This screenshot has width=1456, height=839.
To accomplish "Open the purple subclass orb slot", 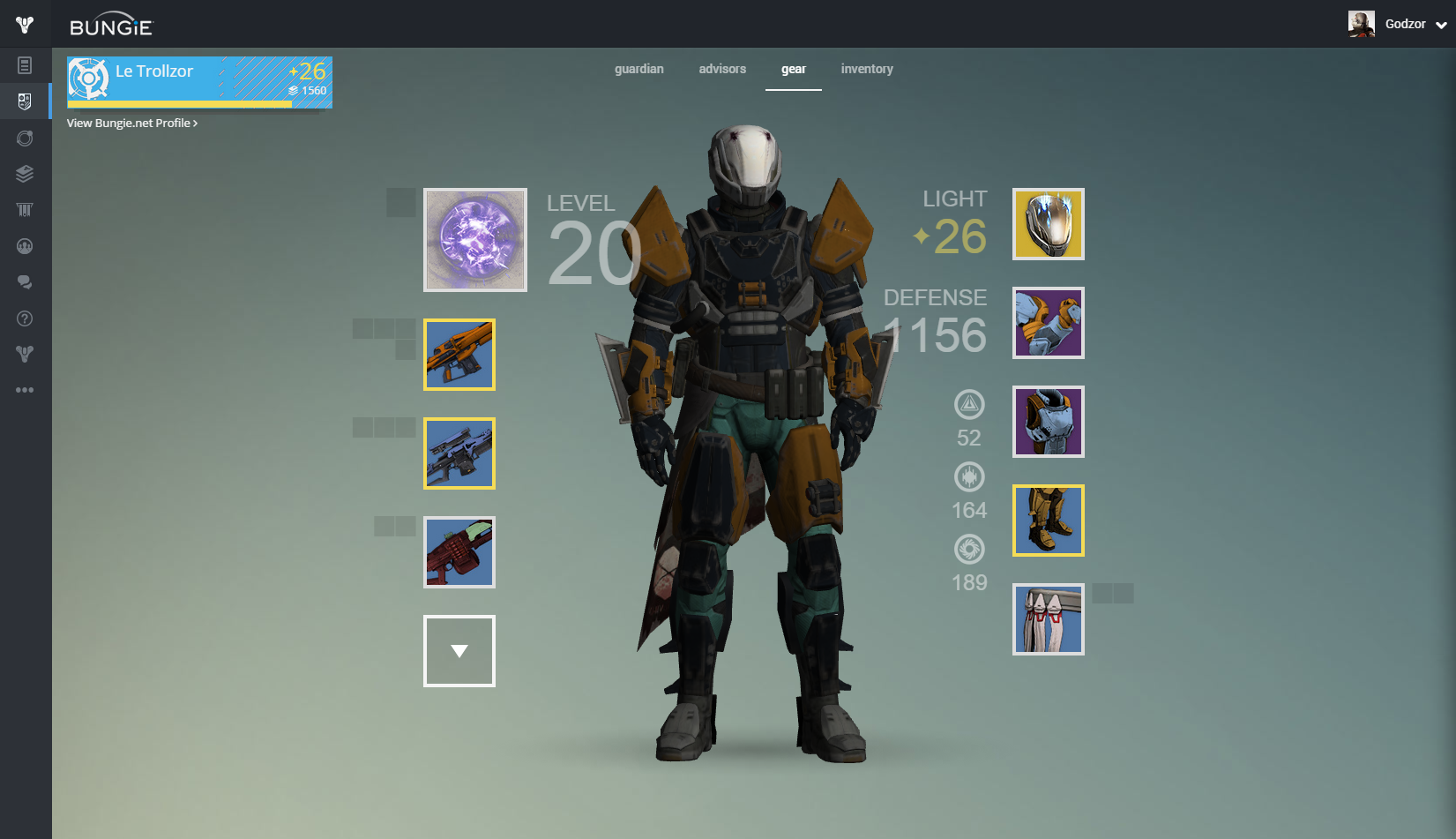I will [475, 240].
